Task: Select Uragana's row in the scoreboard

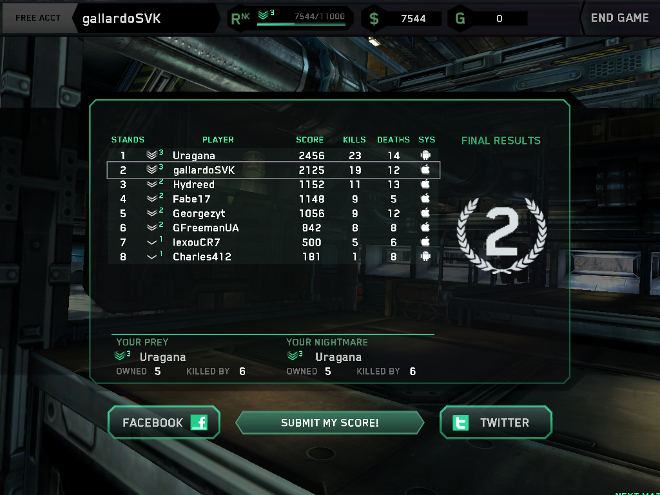Action: (272, 156)
